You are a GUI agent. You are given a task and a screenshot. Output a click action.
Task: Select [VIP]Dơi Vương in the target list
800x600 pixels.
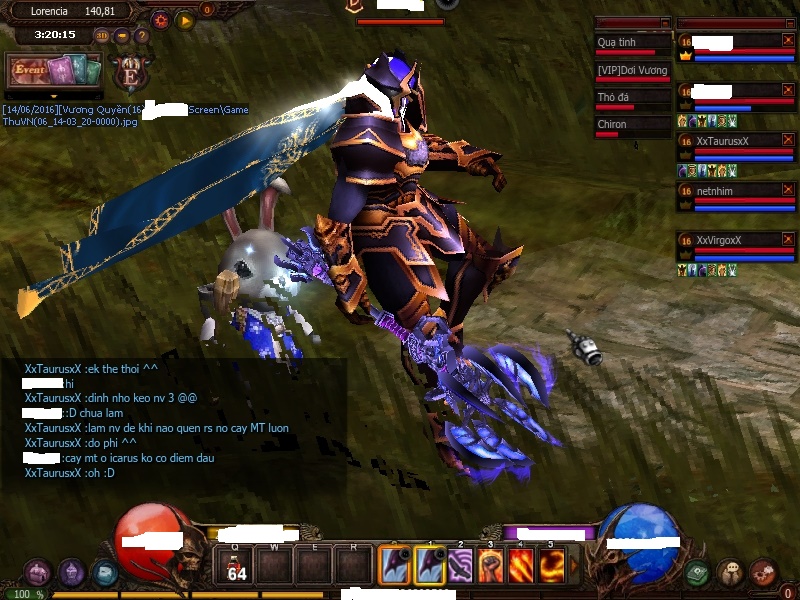pos(630,70)
